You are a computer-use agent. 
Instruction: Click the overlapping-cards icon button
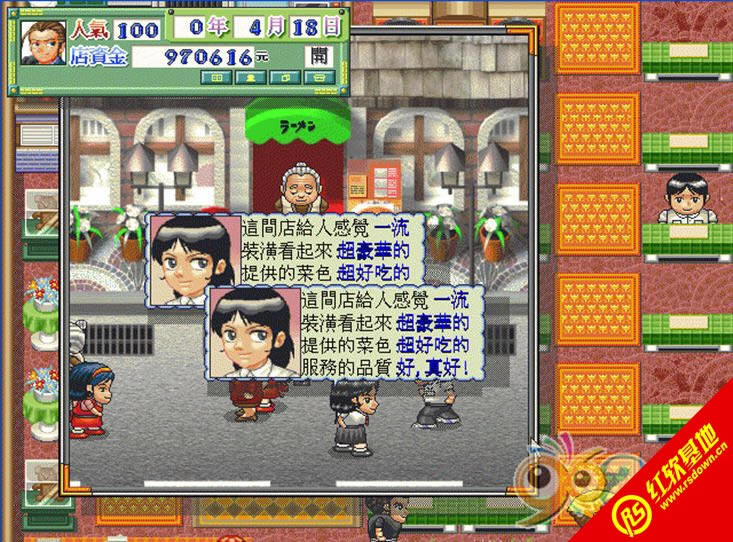[284, 78]
